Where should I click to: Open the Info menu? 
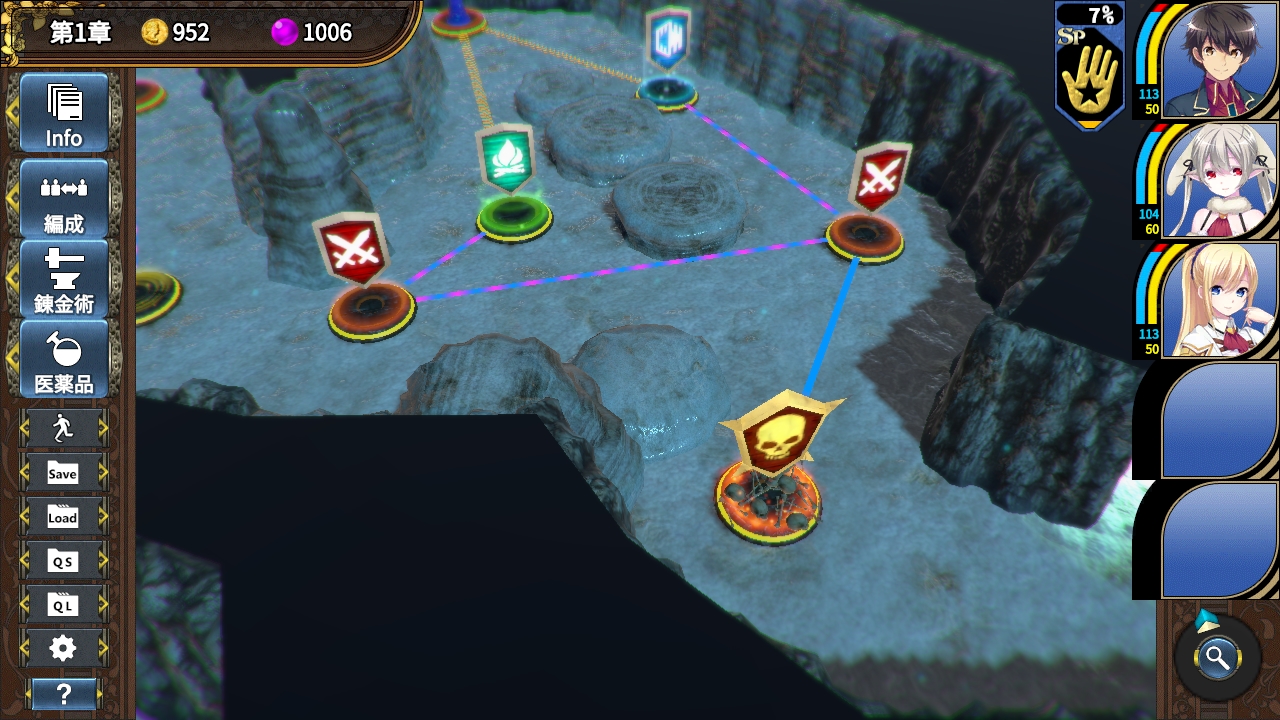tap(63, 113)
